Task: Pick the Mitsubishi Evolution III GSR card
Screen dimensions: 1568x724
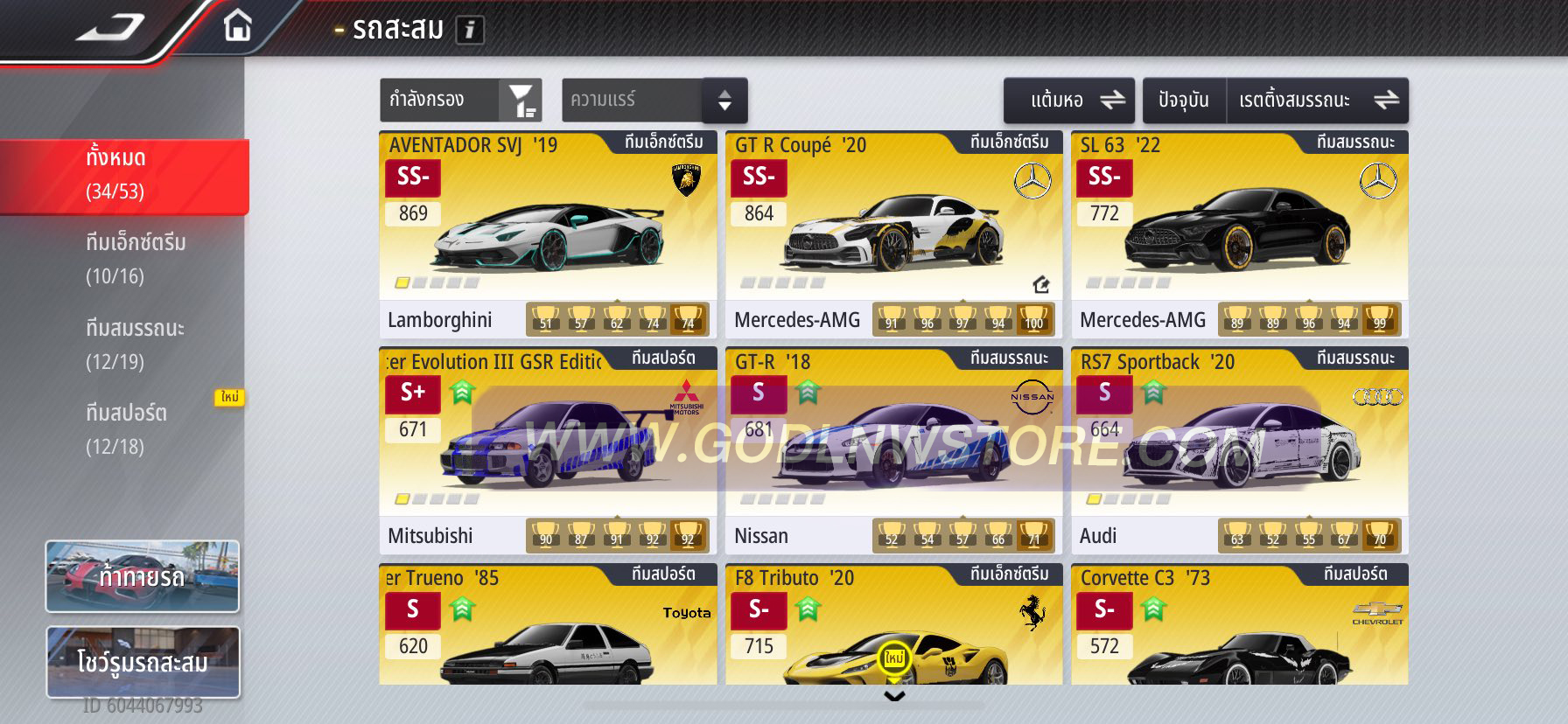Action: coord(548,449)
